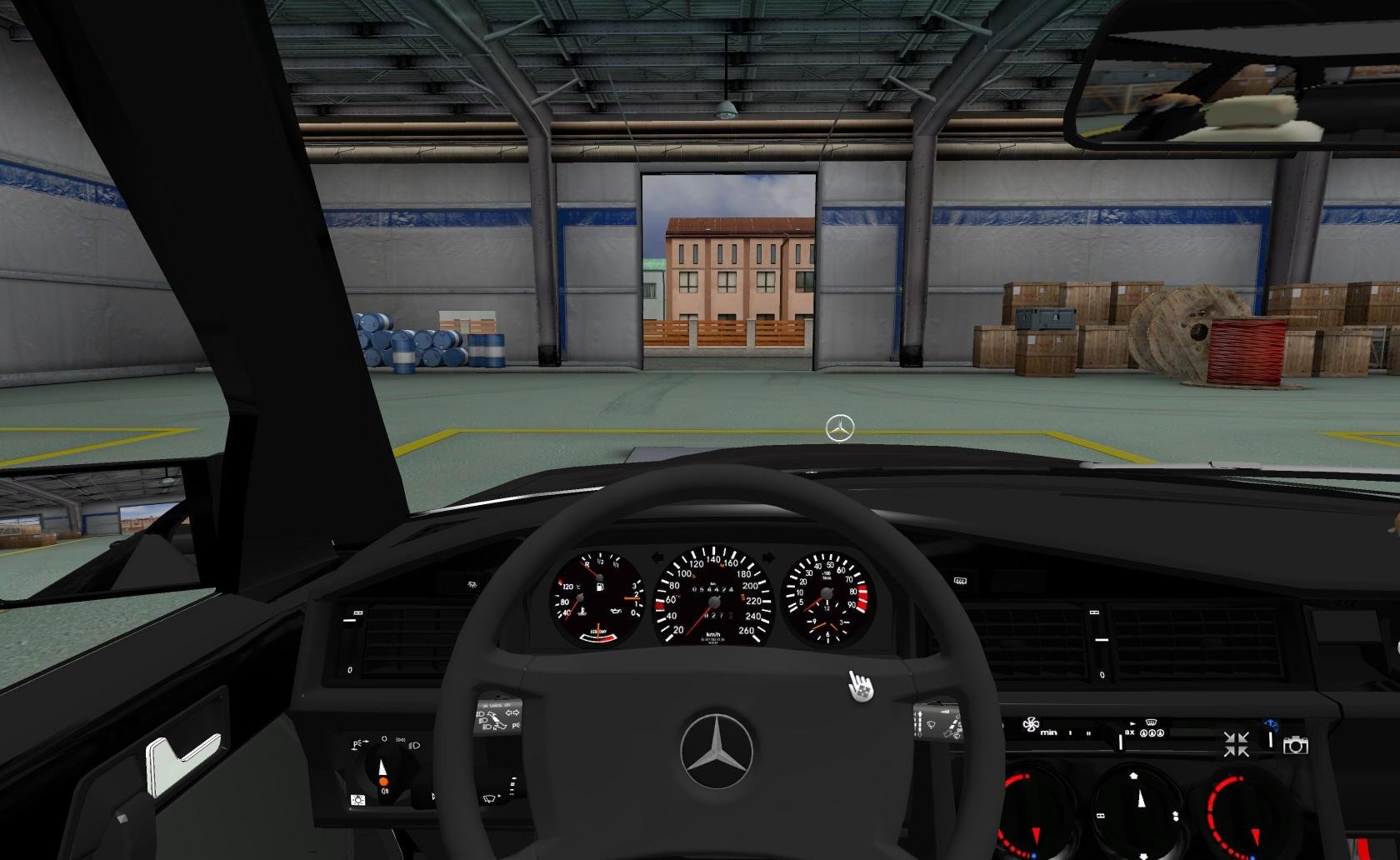Click the ON label on the cruise control stalk
The width and height of the screenshot is (1400, 860).
[485, 705]
